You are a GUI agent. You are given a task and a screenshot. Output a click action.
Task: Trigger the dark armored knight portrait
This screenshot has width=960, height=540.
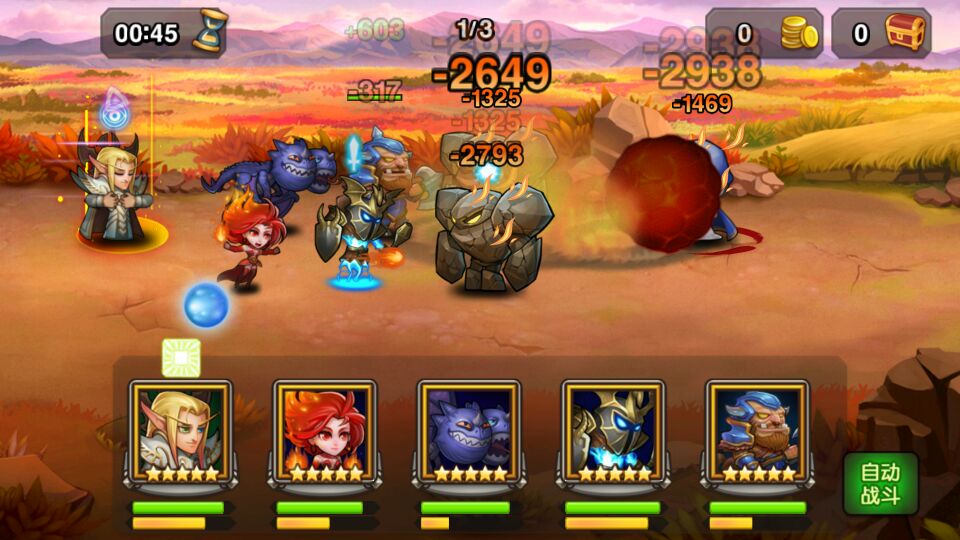coord(613,431)
